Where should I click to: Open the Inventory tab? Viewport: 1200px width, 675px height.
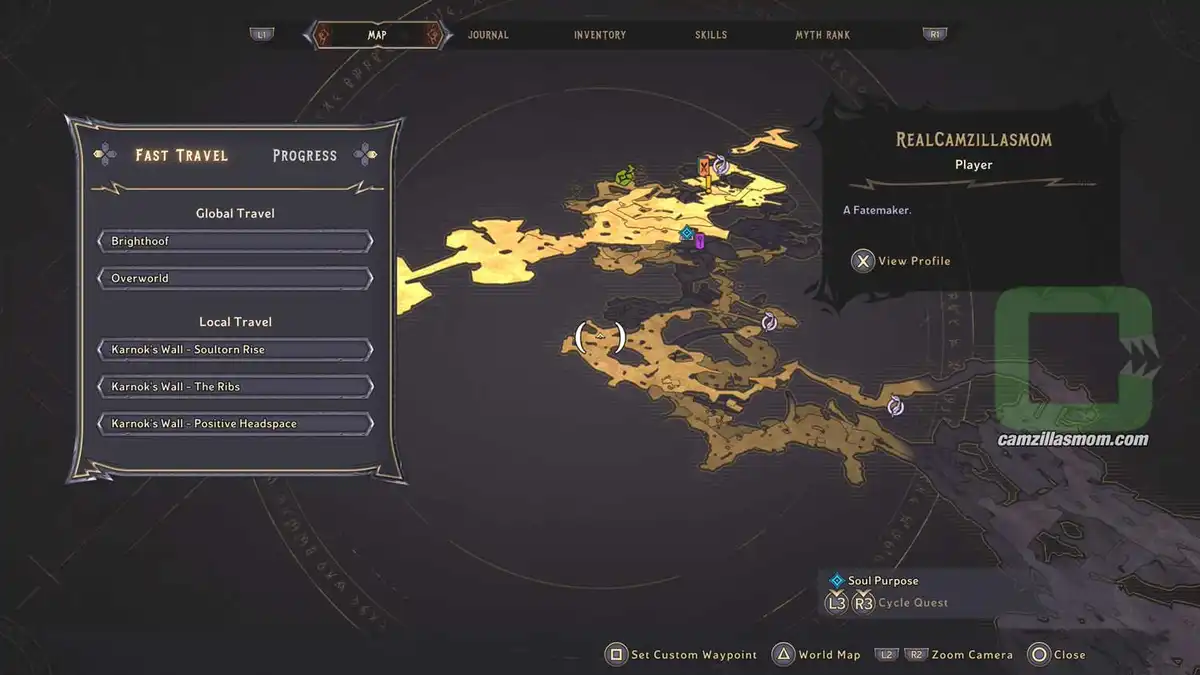click(x=600, y=35)
